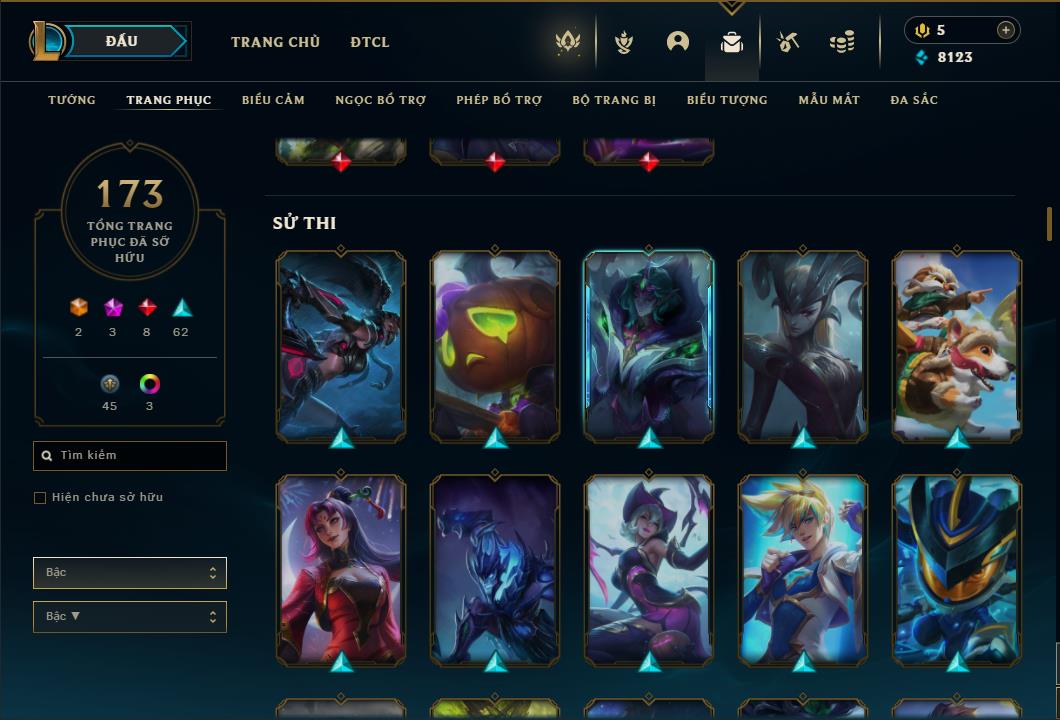The image size is (1060, 720).
Task: Type in the Tìm kiếm search box
Action: (x=135, y=456)
